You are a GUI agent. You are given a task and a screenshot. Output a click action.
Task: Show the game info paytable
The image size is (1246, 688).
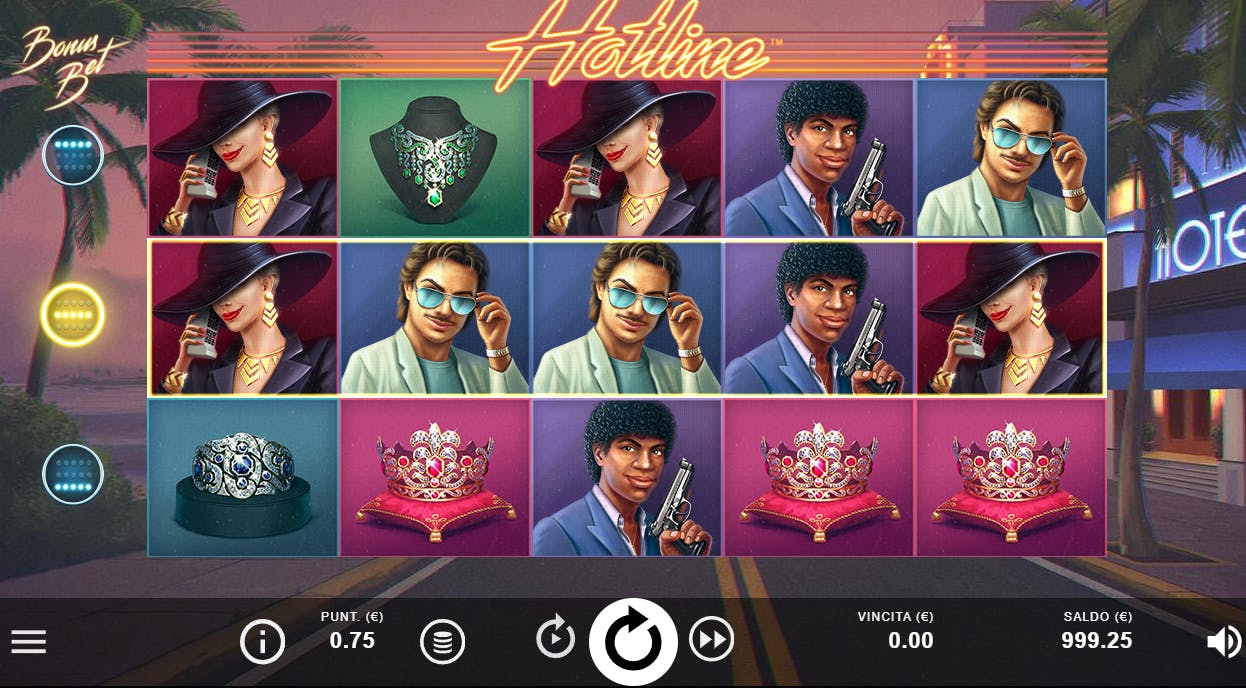[262, 642]
